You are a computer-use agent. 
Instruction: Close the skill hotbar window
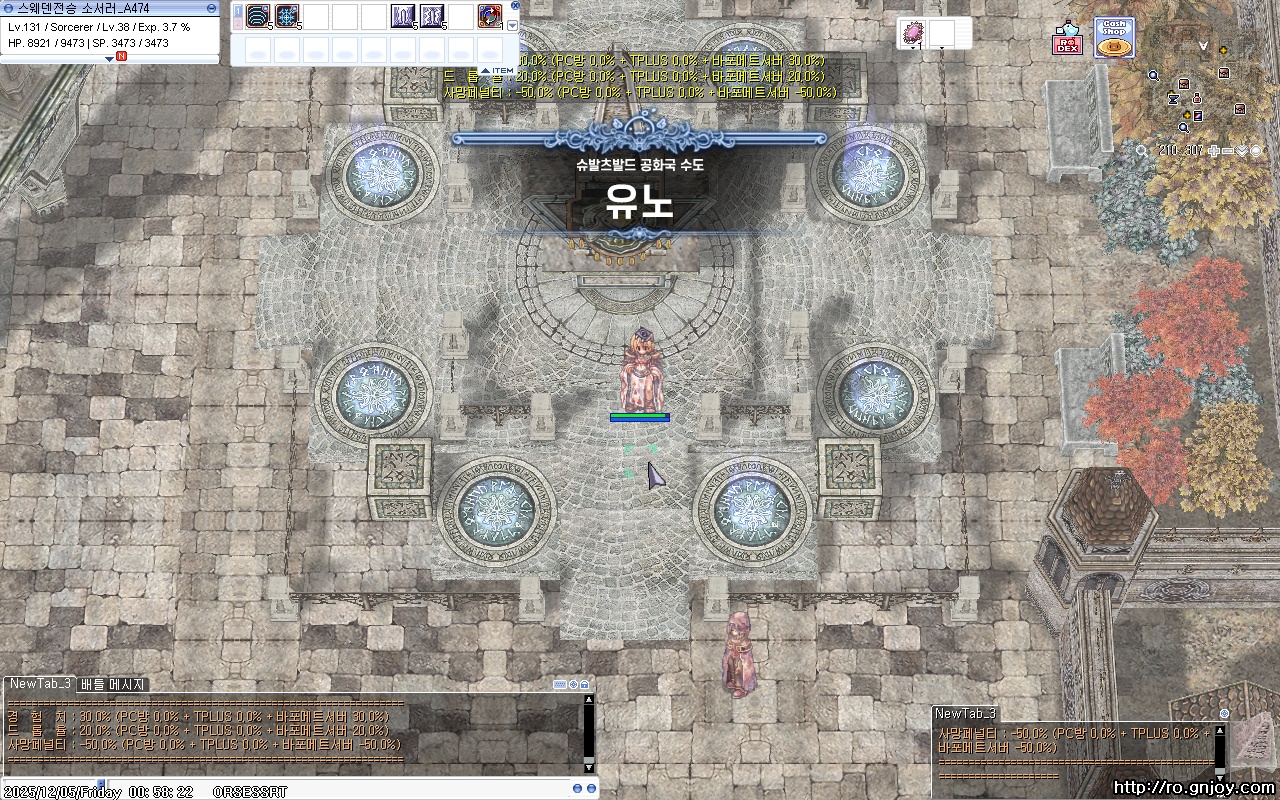point(512,8)
